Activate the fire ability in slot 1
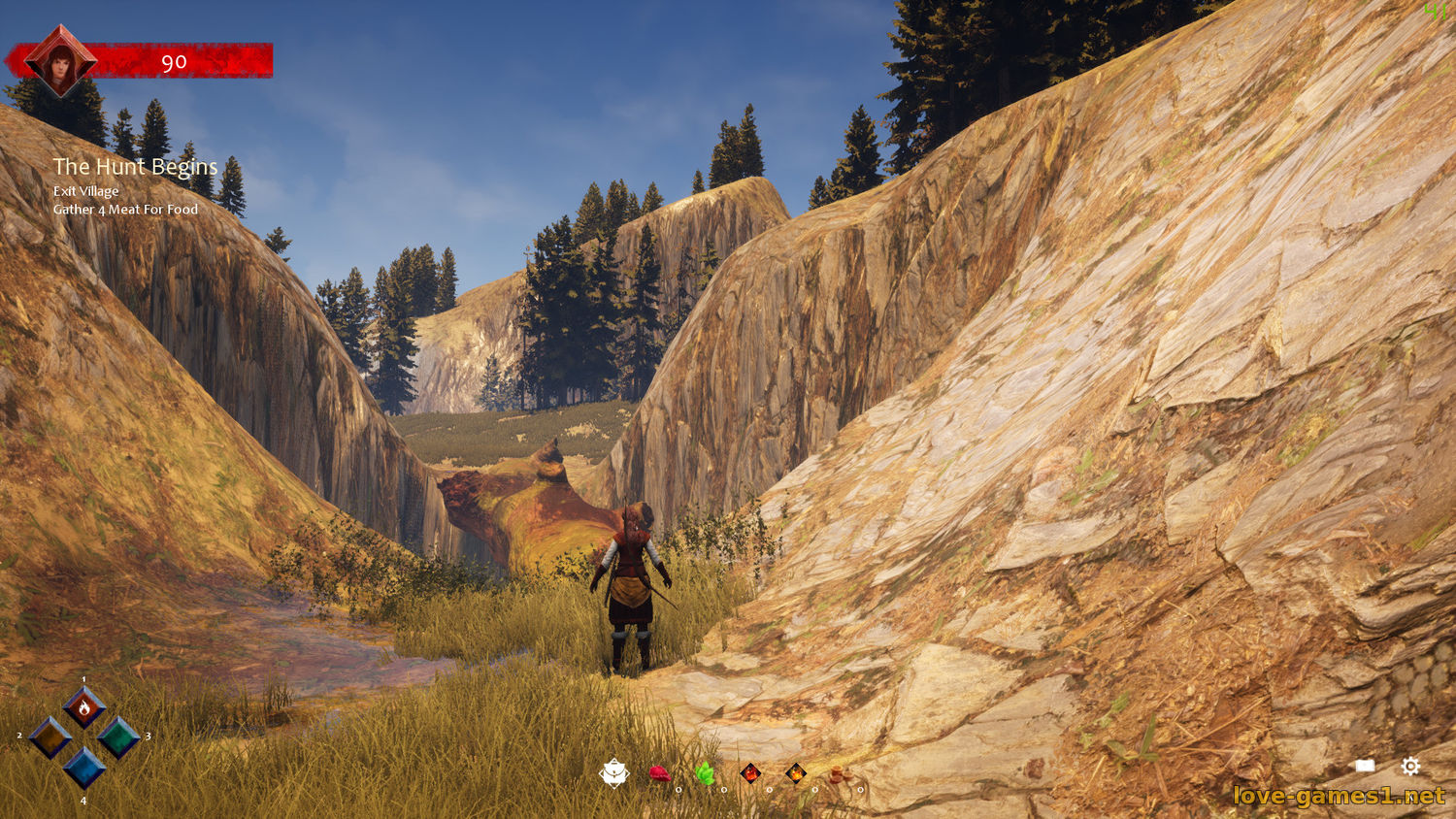 pos(84,707)
